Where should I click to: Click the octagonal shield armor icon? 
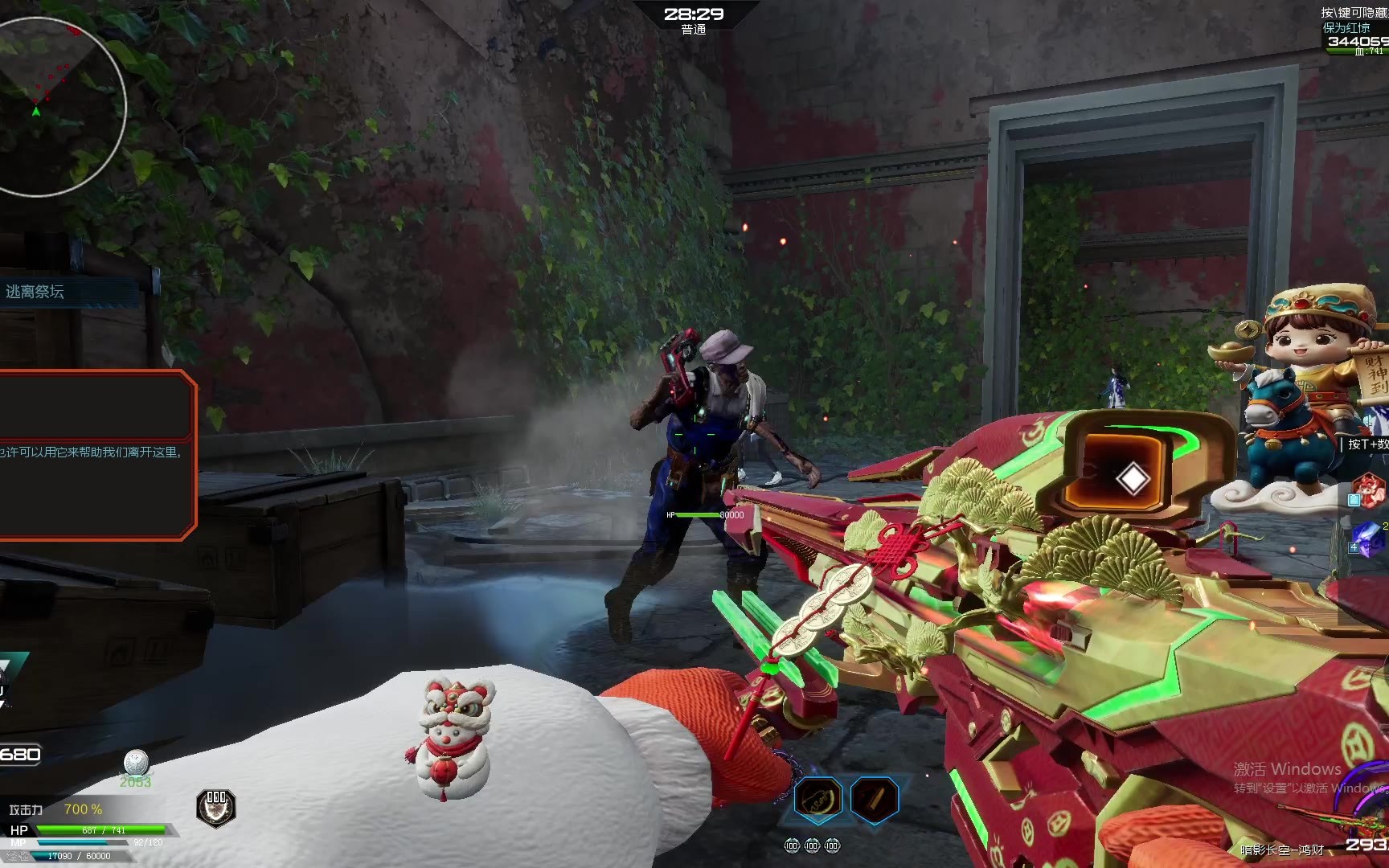point(215,808)
